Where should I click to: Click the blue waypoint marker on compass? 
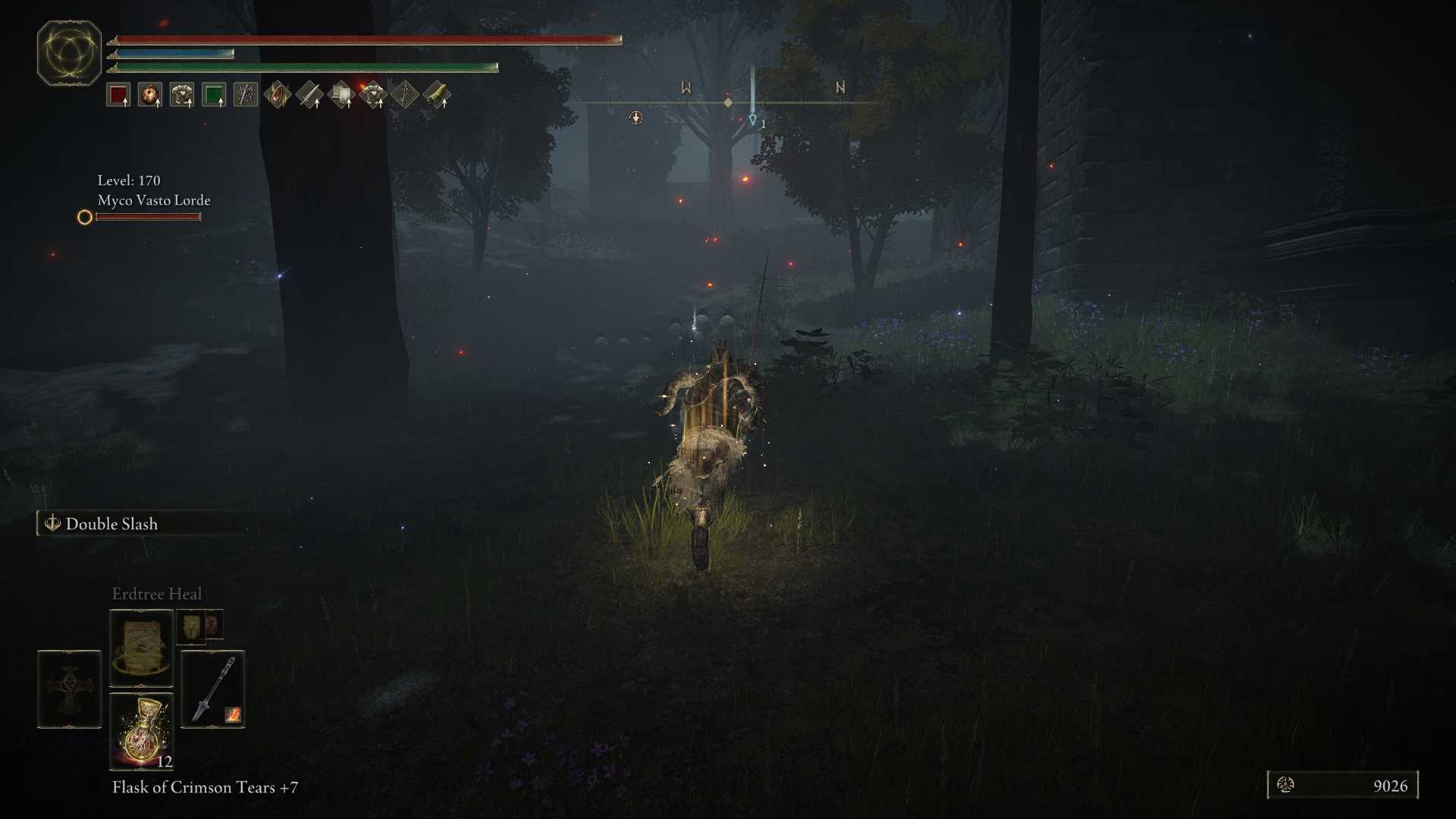pyautogui.click(x=752, y=119)
